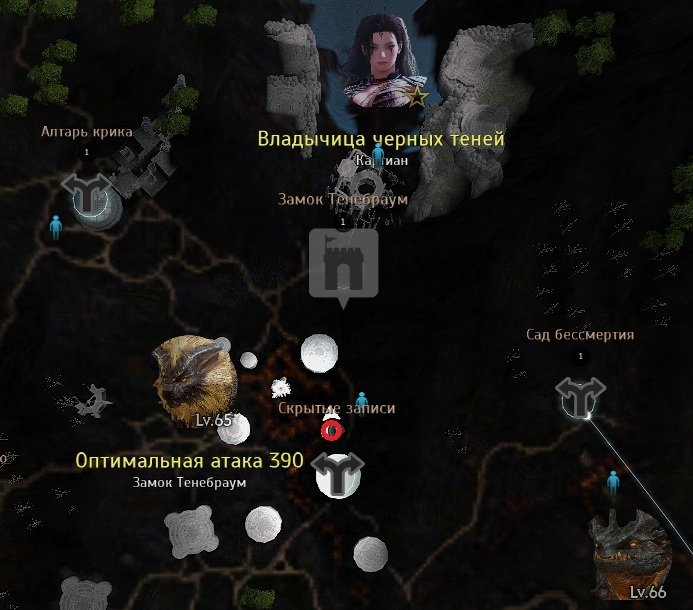Select the blue NPC icon above Lv.66 monster

[x=614, y=484]
